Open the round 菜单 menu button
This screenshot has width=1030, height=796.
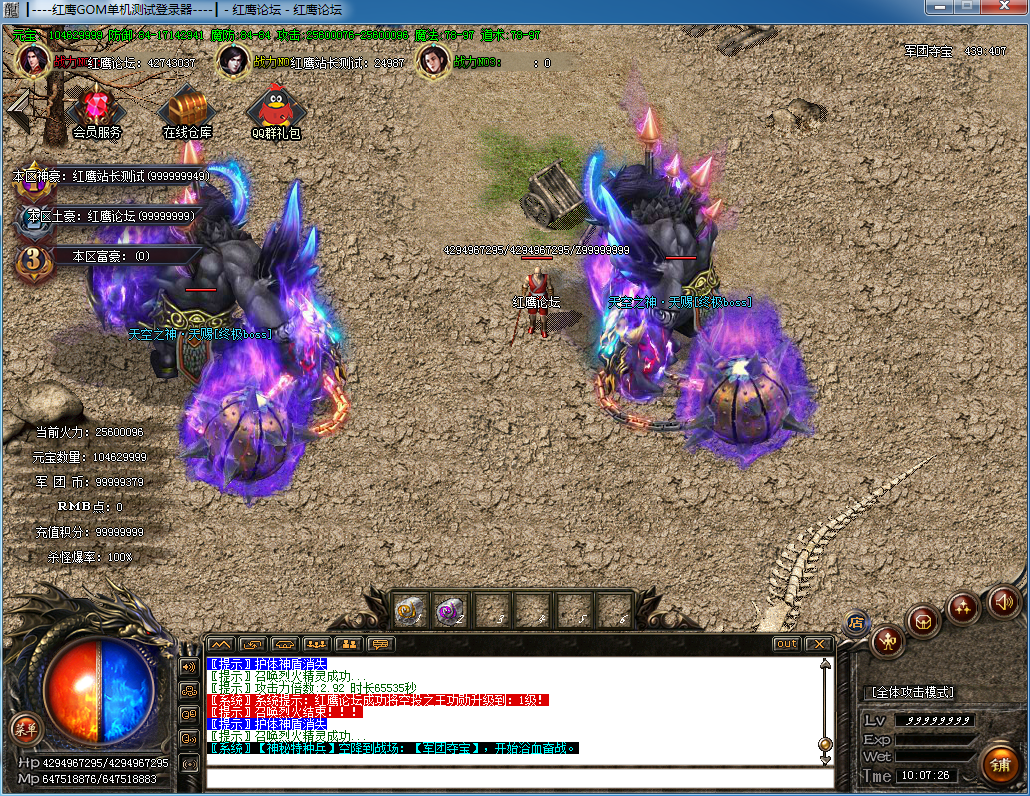click(x=22, y=727)
